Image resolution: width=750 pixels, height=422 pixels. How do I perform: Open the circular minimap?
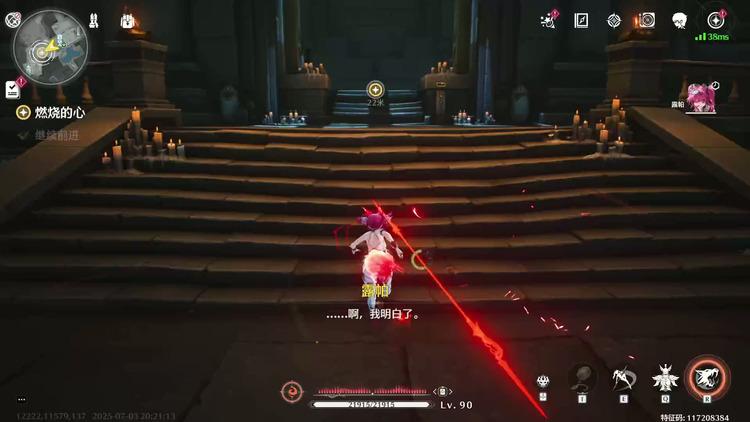point(49,44)
